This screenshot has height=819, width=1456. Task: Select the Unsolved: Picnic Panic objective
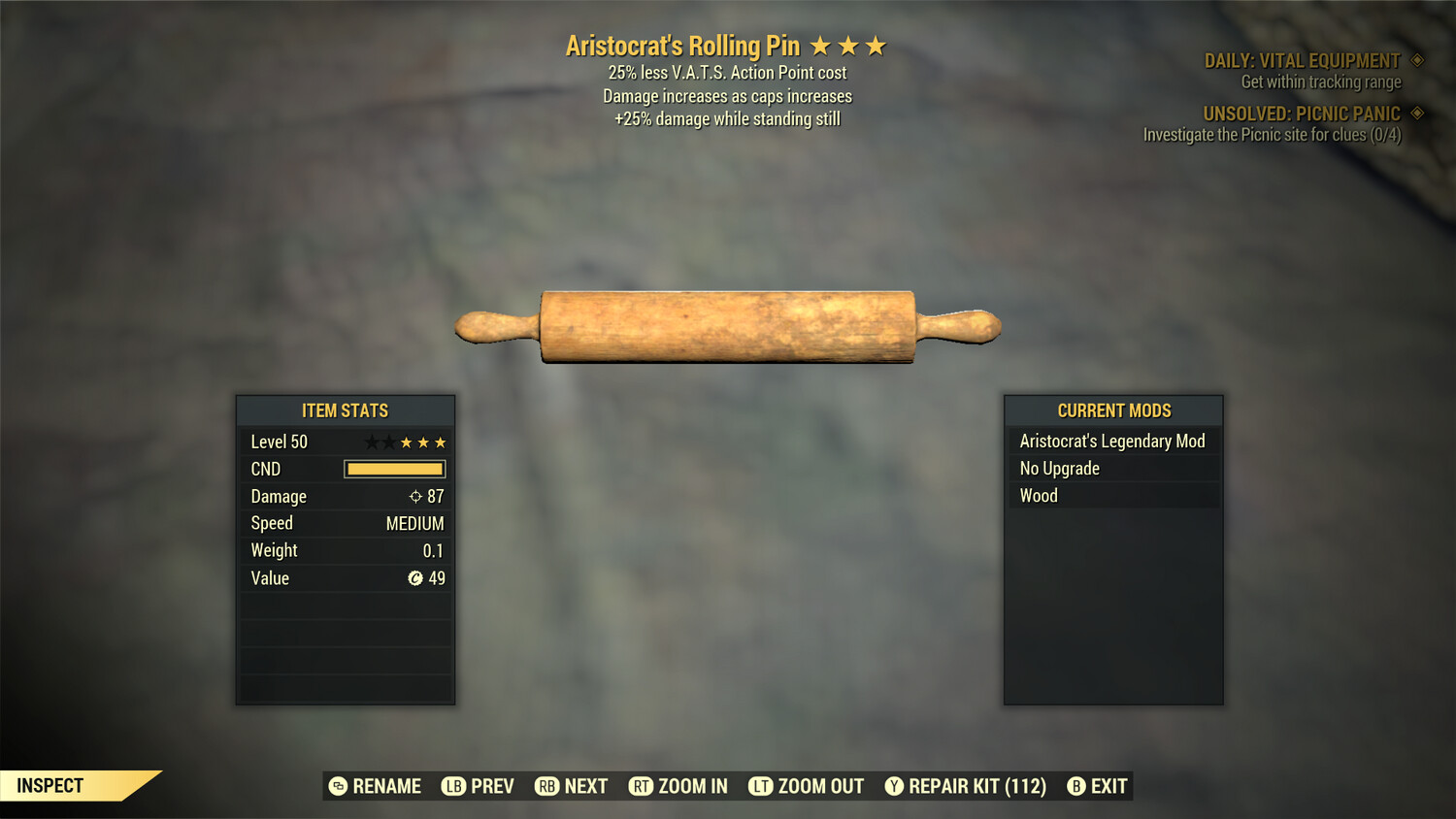click(1301, 114)
